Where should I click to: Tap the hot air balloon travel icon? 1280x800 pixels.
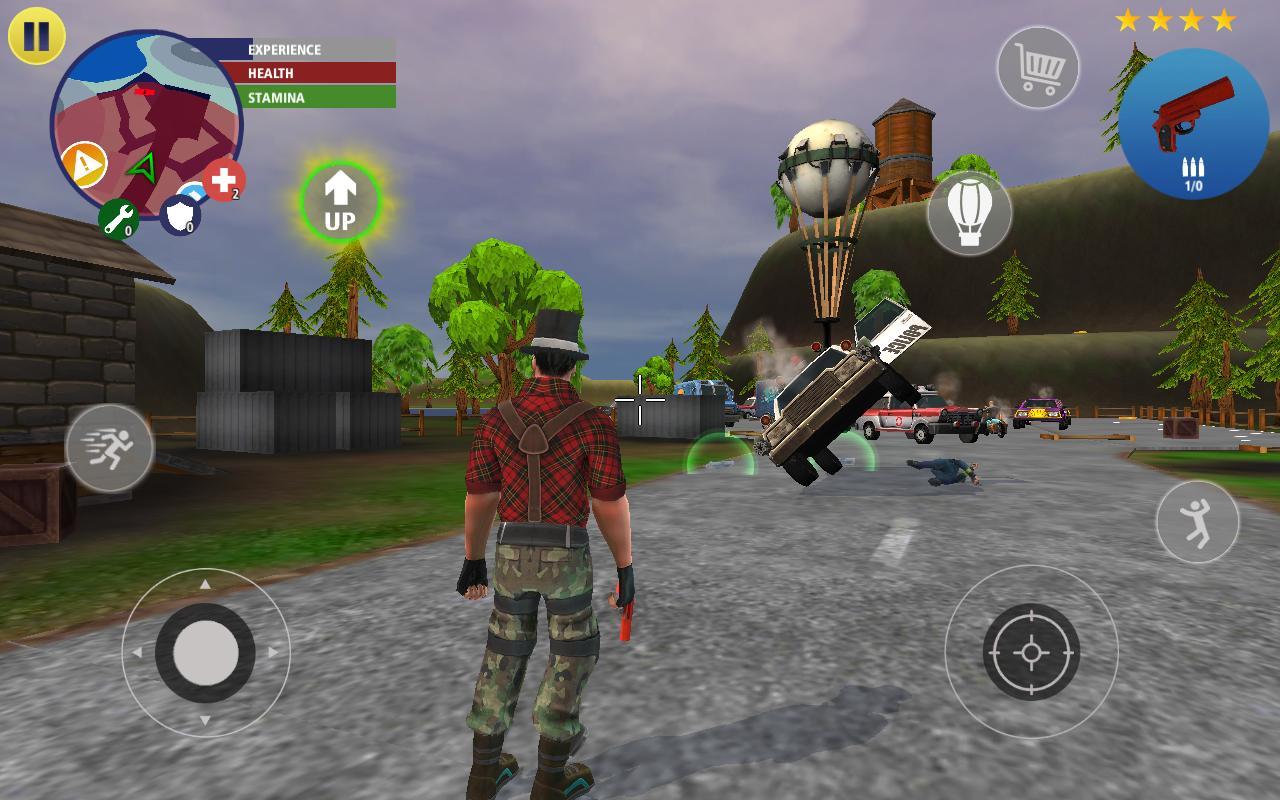point(968,213)
